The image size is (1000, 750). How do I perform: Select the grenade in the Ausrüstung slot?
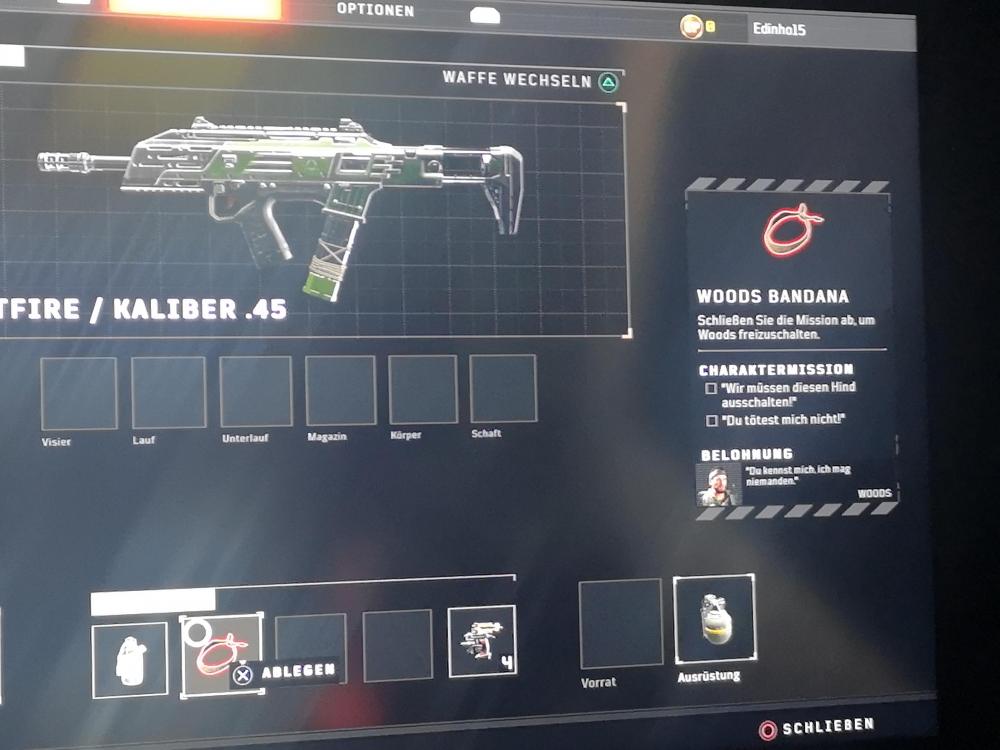(714, 618)
